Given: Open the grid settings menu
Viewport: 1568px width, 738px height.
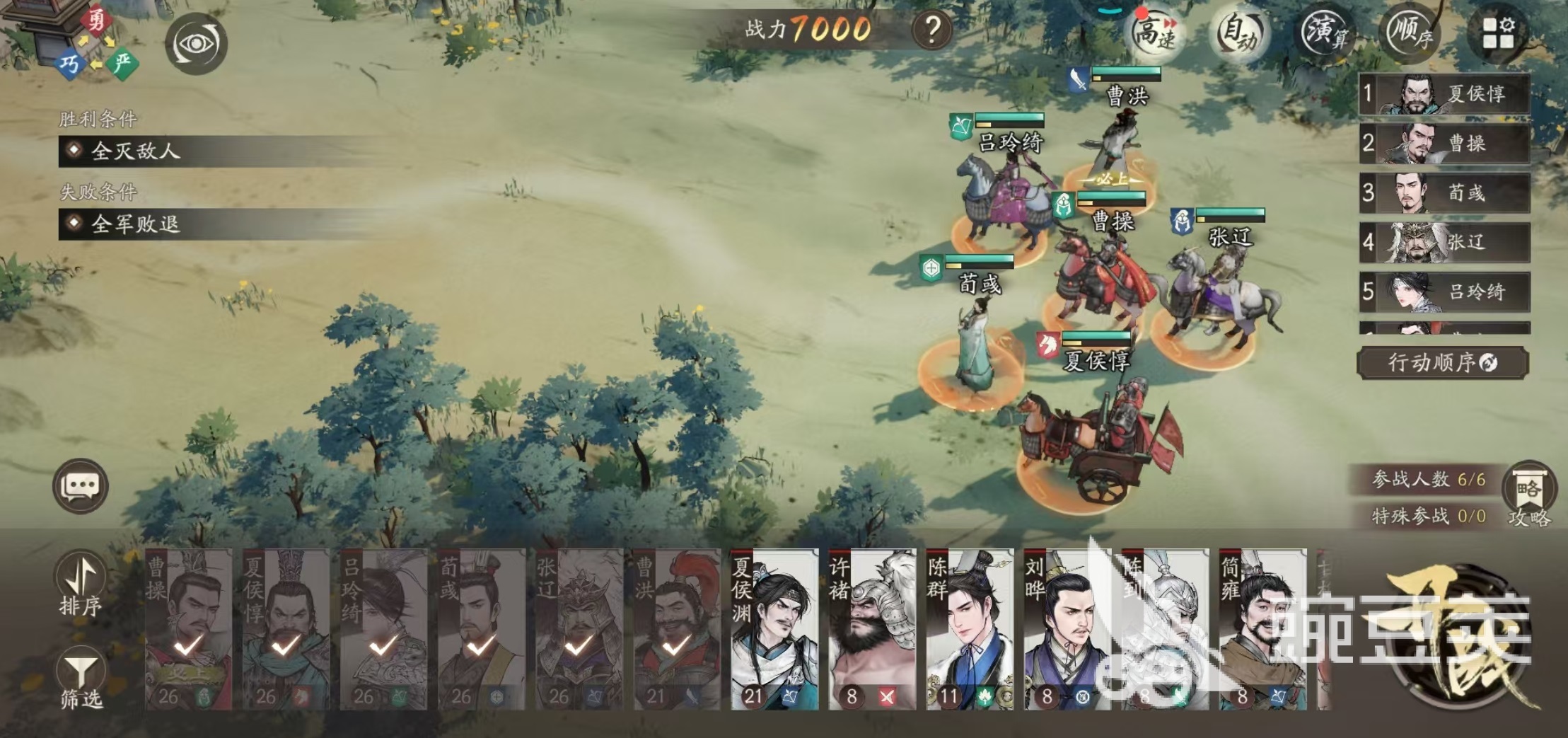Looking at the screenshot, I should tap(1498, 33).
